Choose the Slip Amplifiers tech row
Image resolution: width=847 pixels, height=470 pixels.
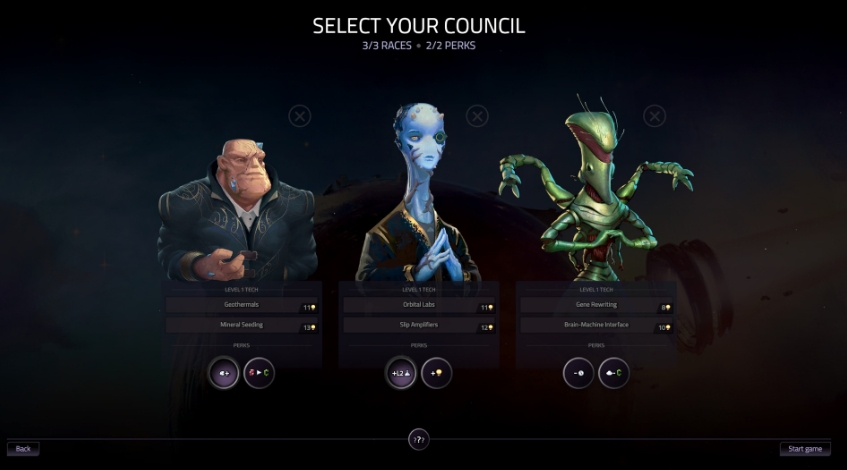[418, 326]
